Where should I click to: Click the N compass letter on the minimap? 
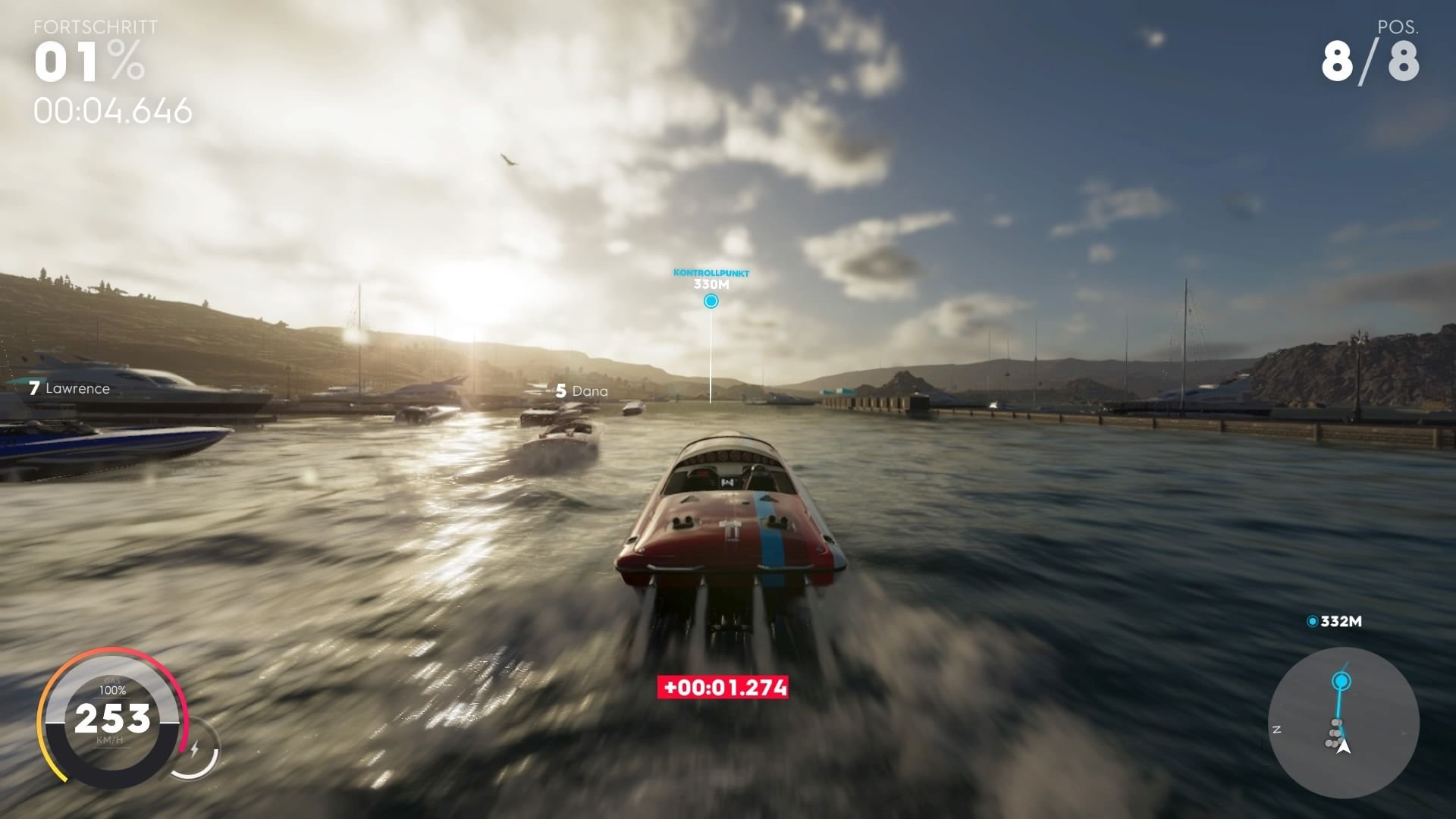point(1277,730)
